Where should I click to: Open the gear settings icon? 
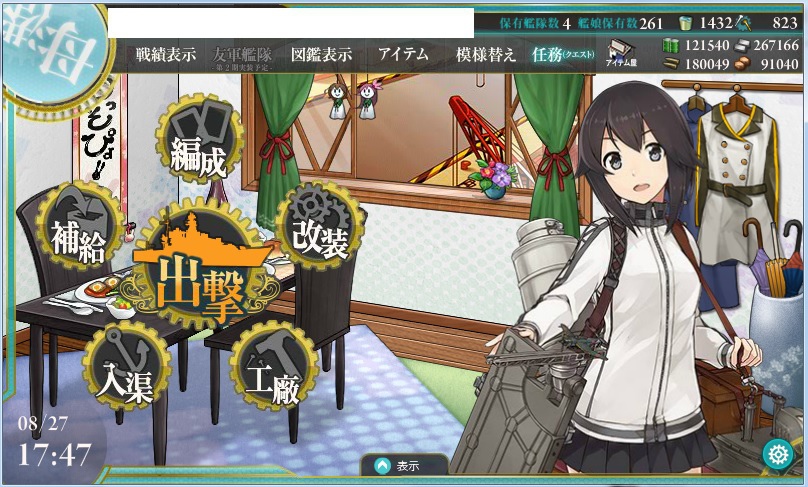(776, 454)
